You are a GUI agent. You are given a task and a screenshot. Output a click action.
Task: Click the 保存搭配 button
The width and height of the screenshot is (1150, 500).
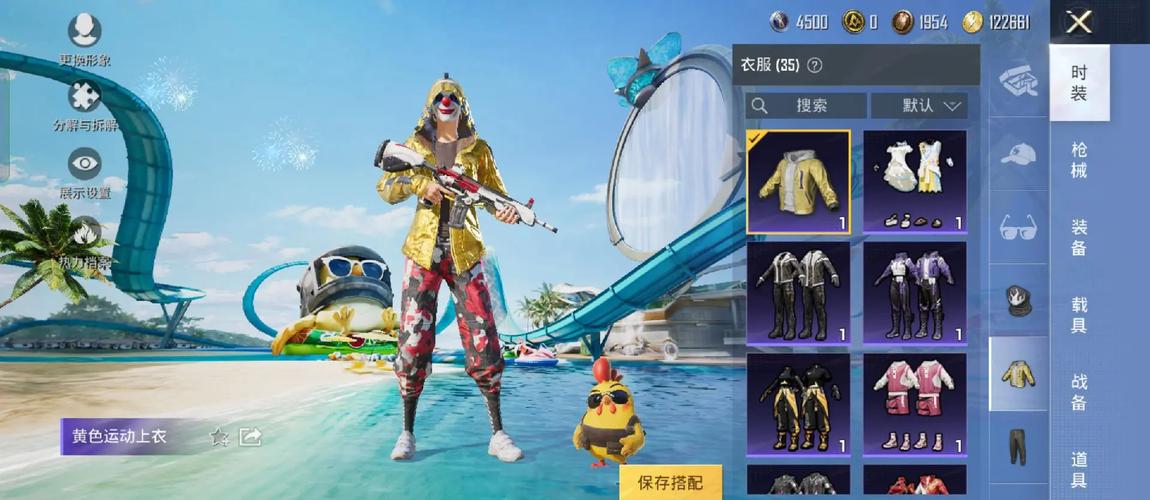[x=670, y=482]
